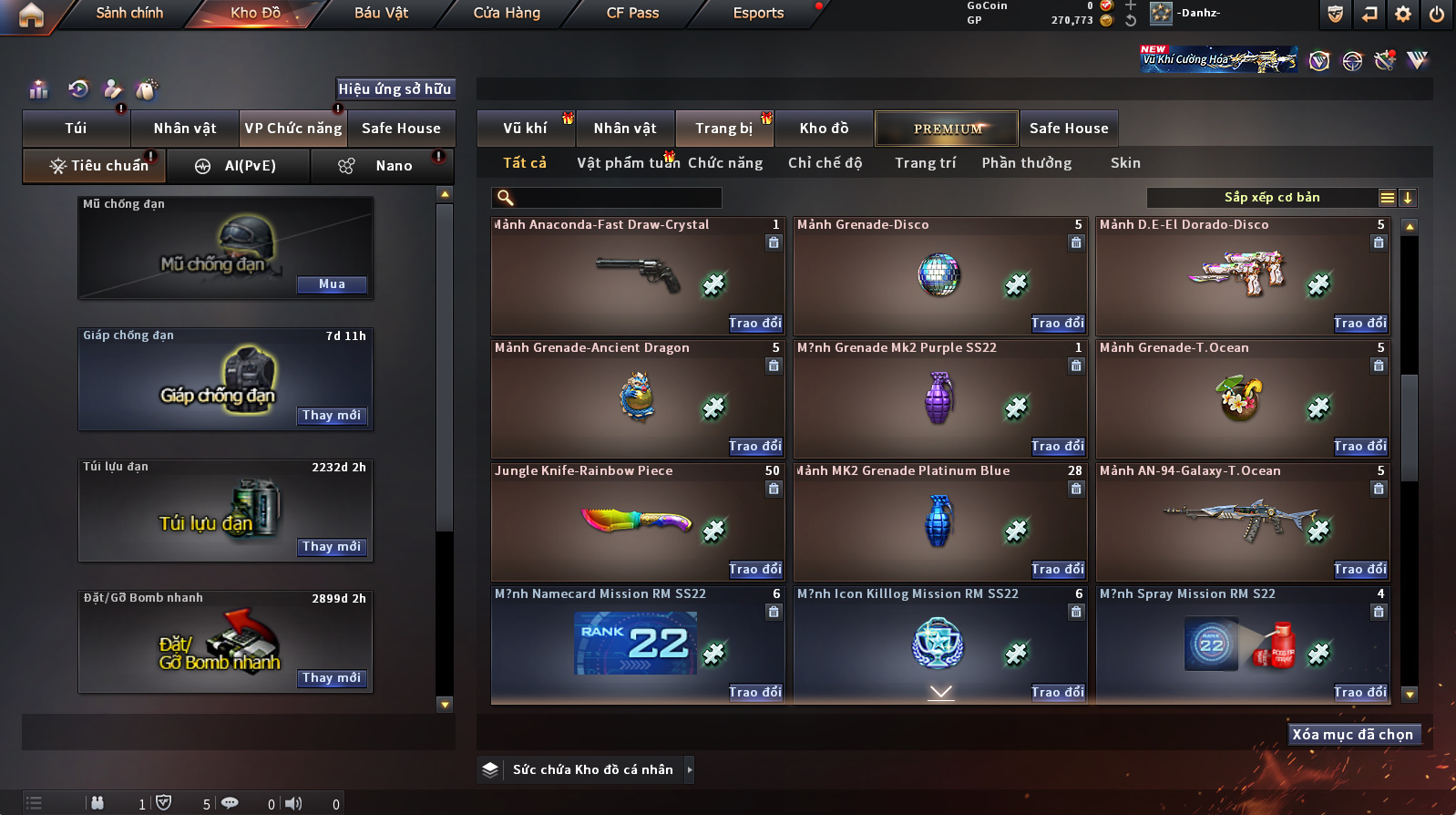1456x815 pixels.
Task: Open the Sắp xếp cơ bản sort dropdown
Action: pos(1271,198)
